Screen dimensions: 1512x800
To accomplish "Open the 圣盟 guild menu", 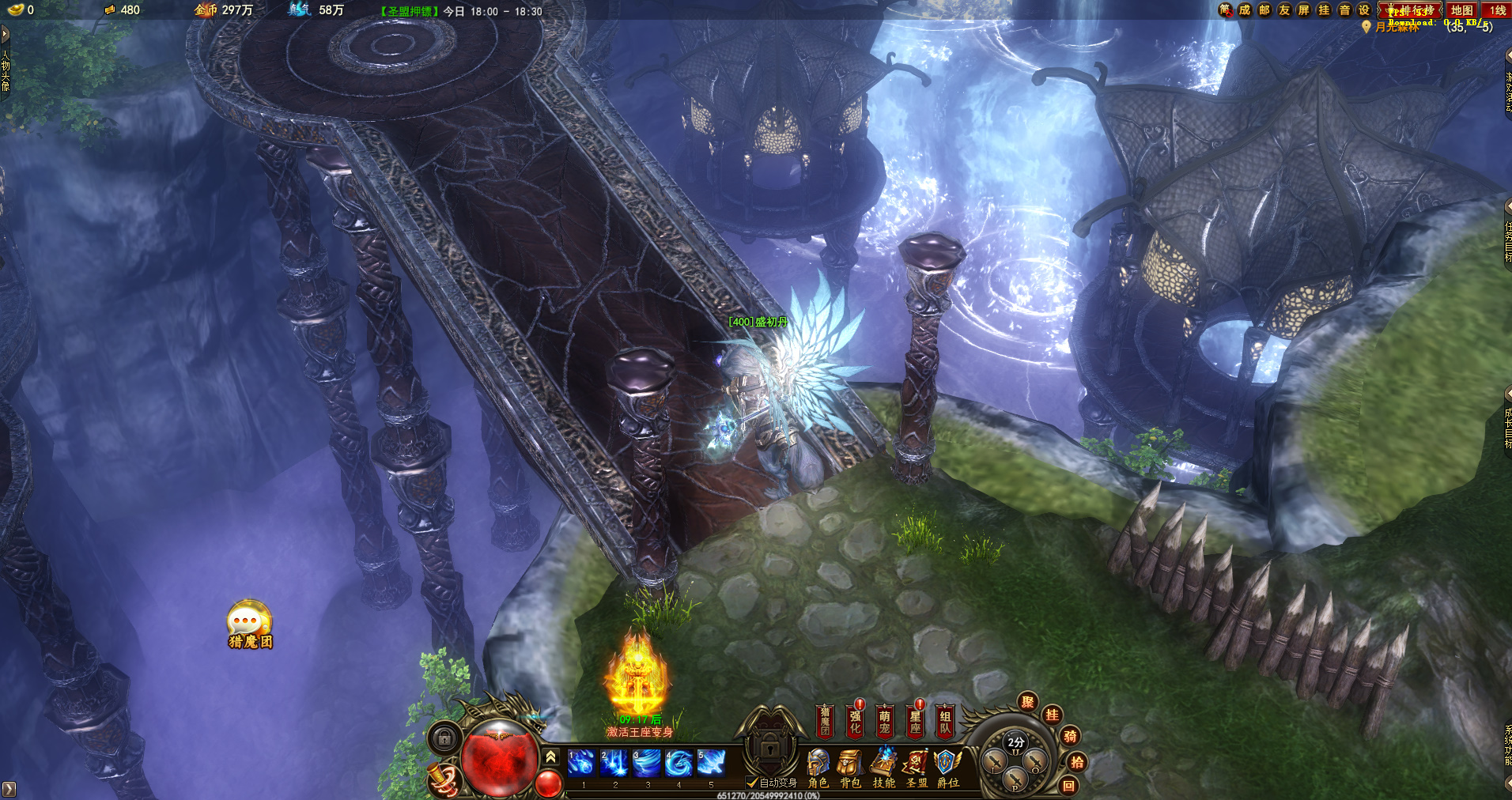I will click(917, 768).
